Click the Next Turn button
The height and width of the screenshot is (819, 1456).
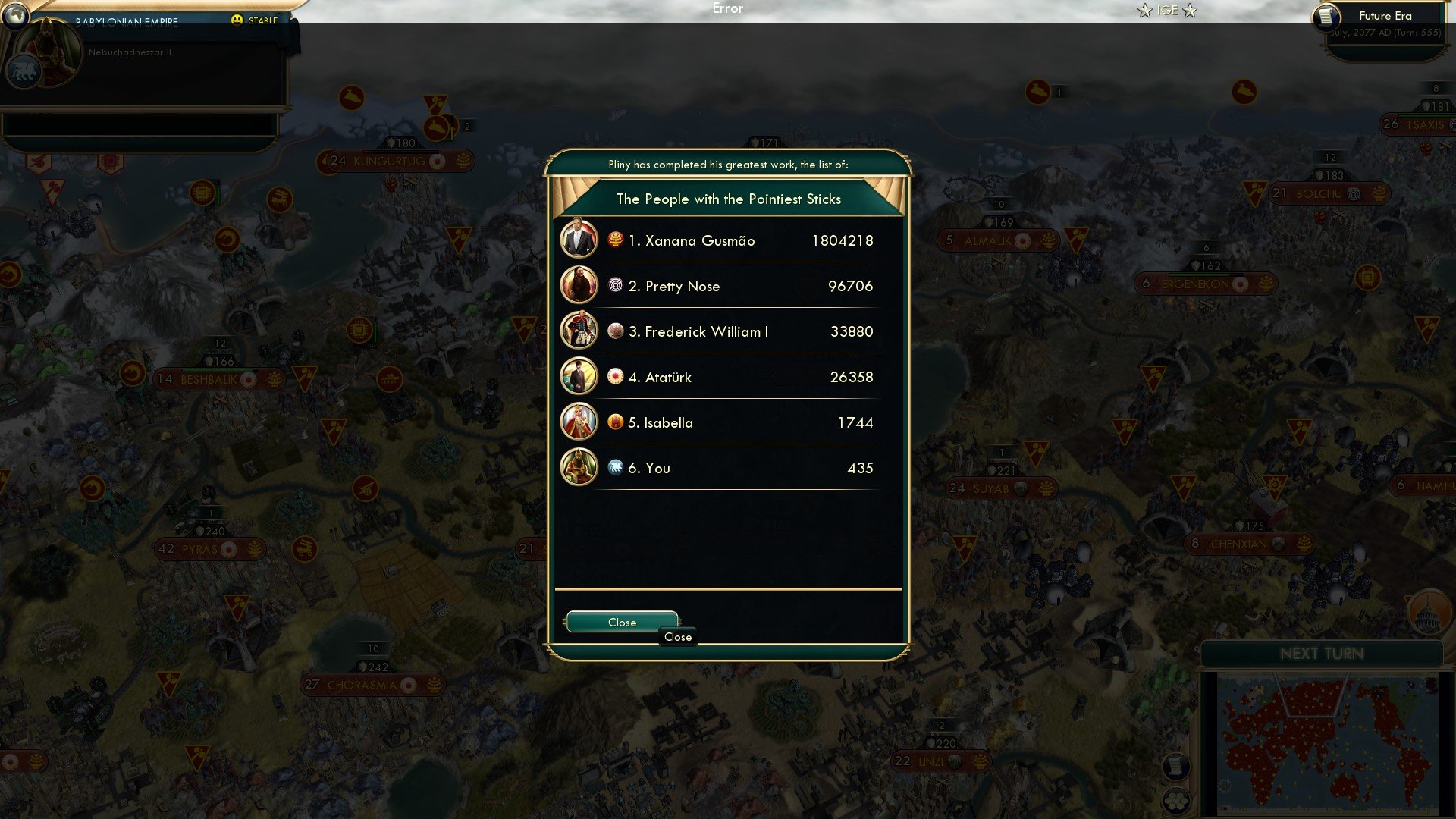(1323, 654)
